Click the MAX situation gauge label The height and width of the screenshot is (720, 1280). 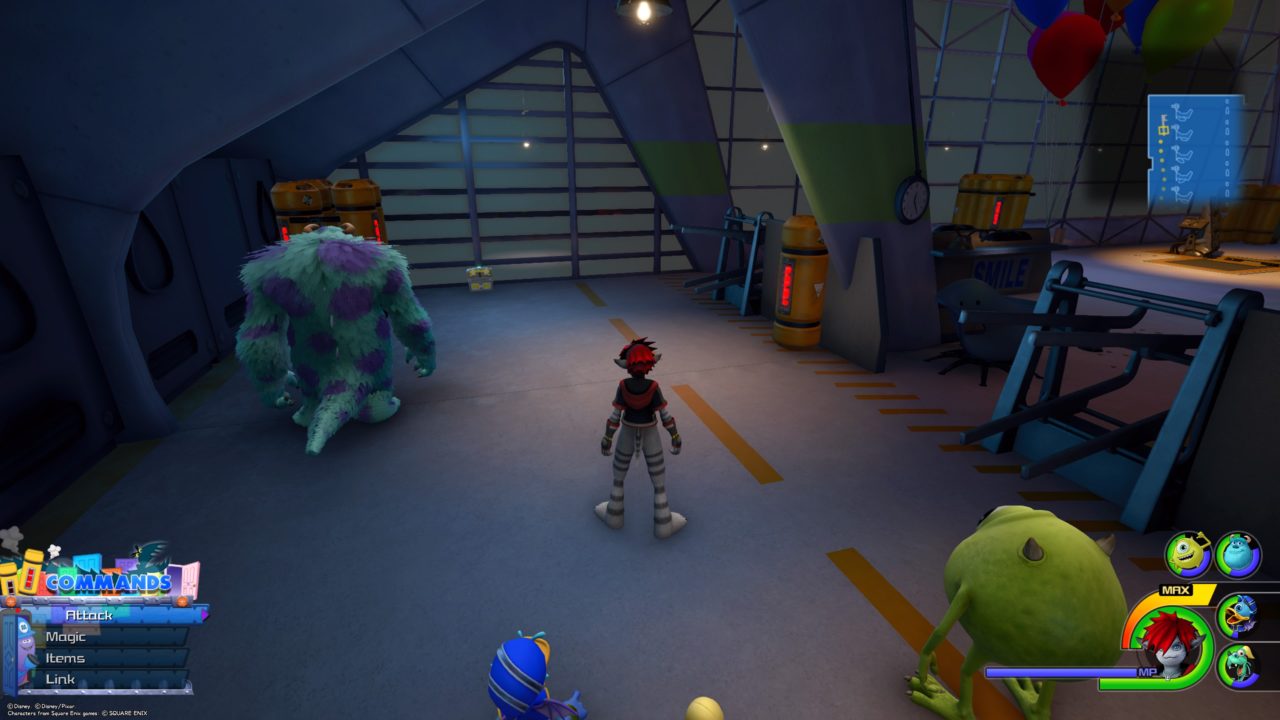[x=1174, y=590]
